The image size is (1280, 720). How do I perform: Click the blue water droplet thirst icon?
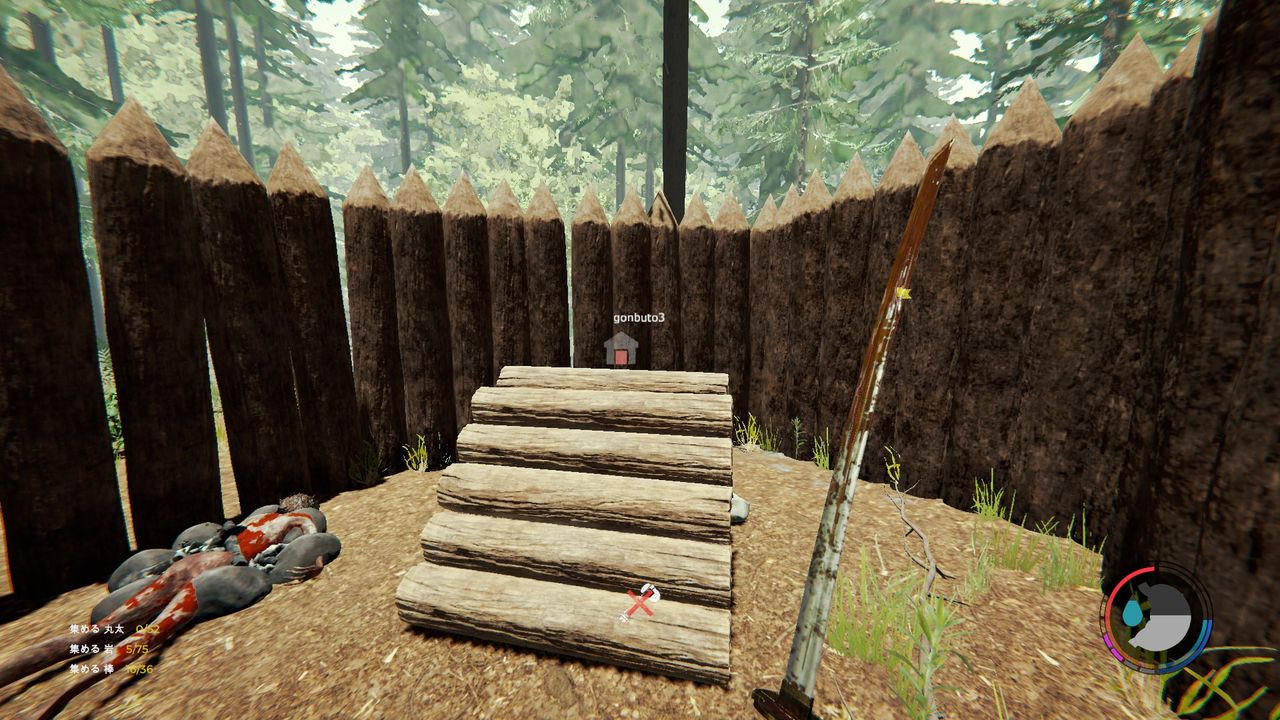[1132, 612]
